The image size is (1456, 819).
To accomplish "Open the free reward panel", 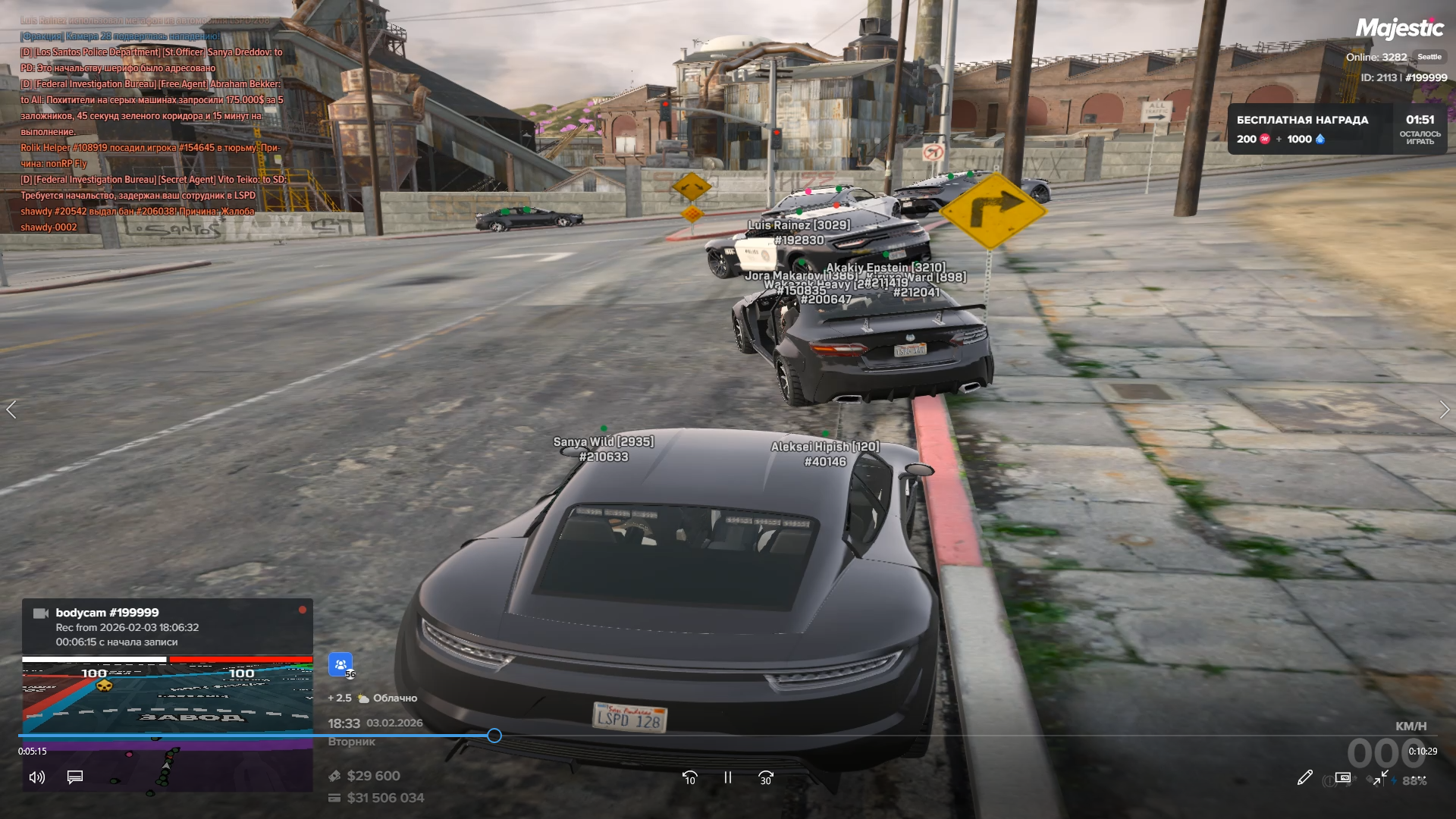I will pos(1336,129).
